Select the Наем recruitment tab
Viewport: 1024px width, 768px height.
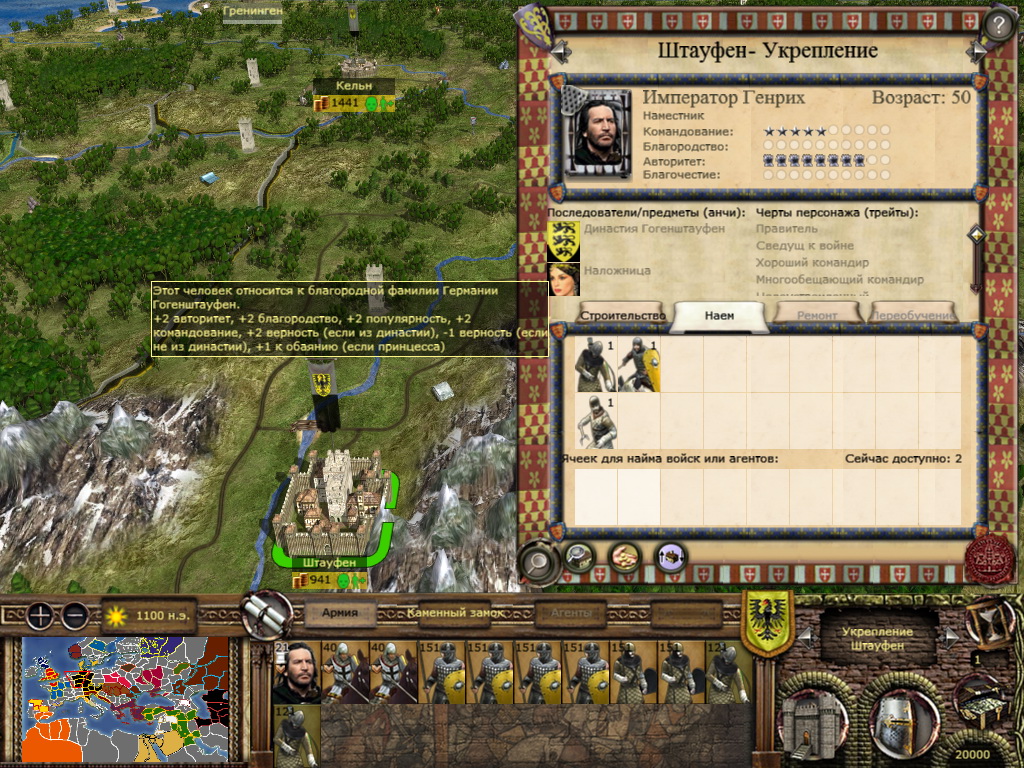coord(719,315)
